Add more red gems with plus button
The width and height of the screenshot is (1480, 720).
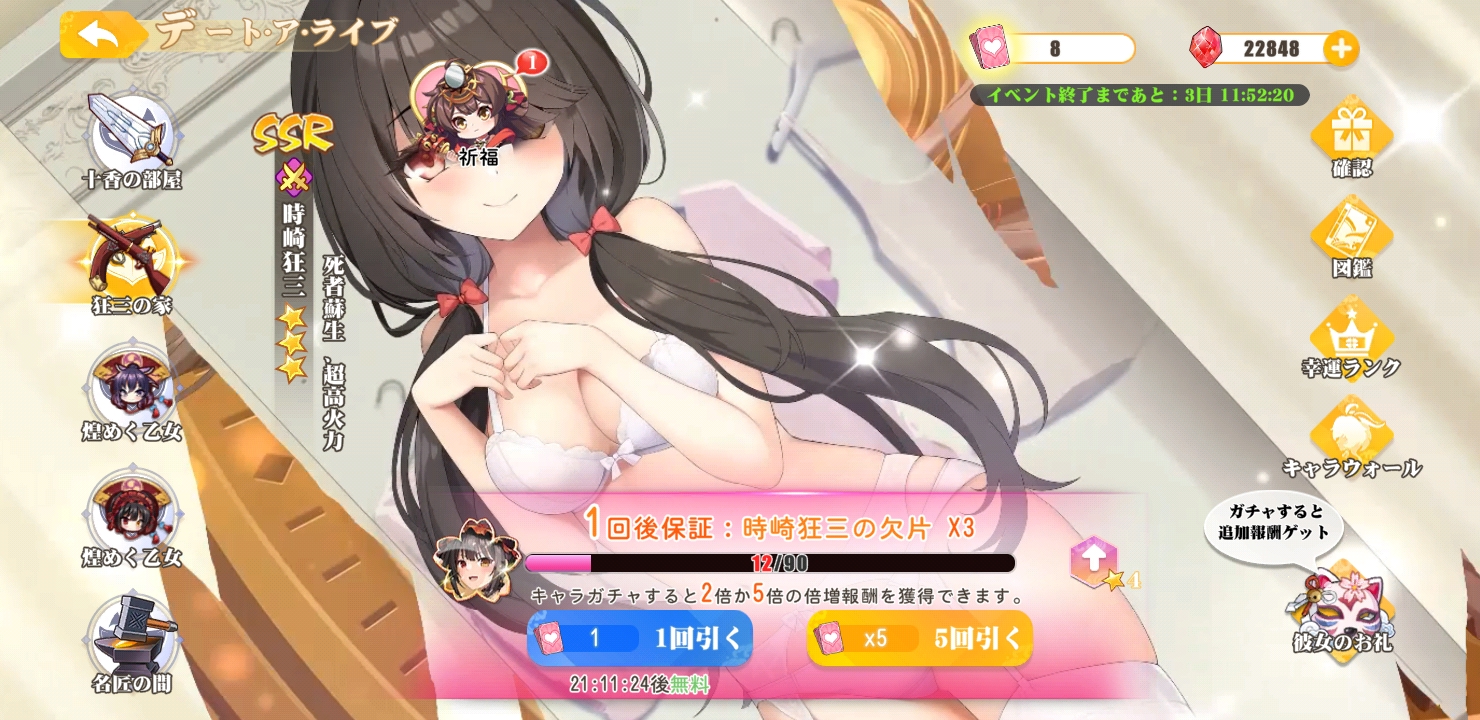1340,47
